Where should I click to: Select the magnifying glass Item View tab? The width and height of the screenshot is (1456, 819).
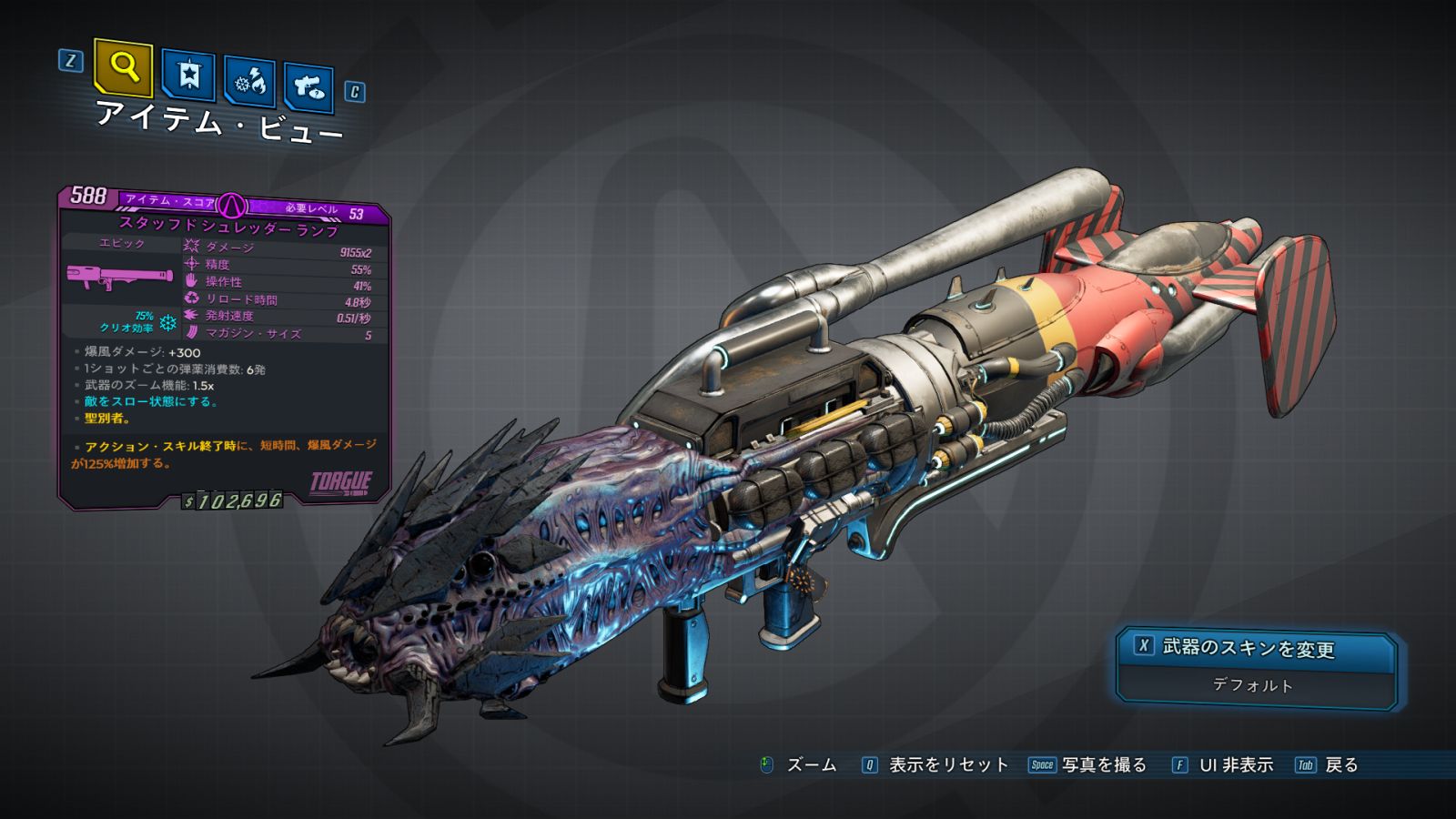click(x=123, y=67)
